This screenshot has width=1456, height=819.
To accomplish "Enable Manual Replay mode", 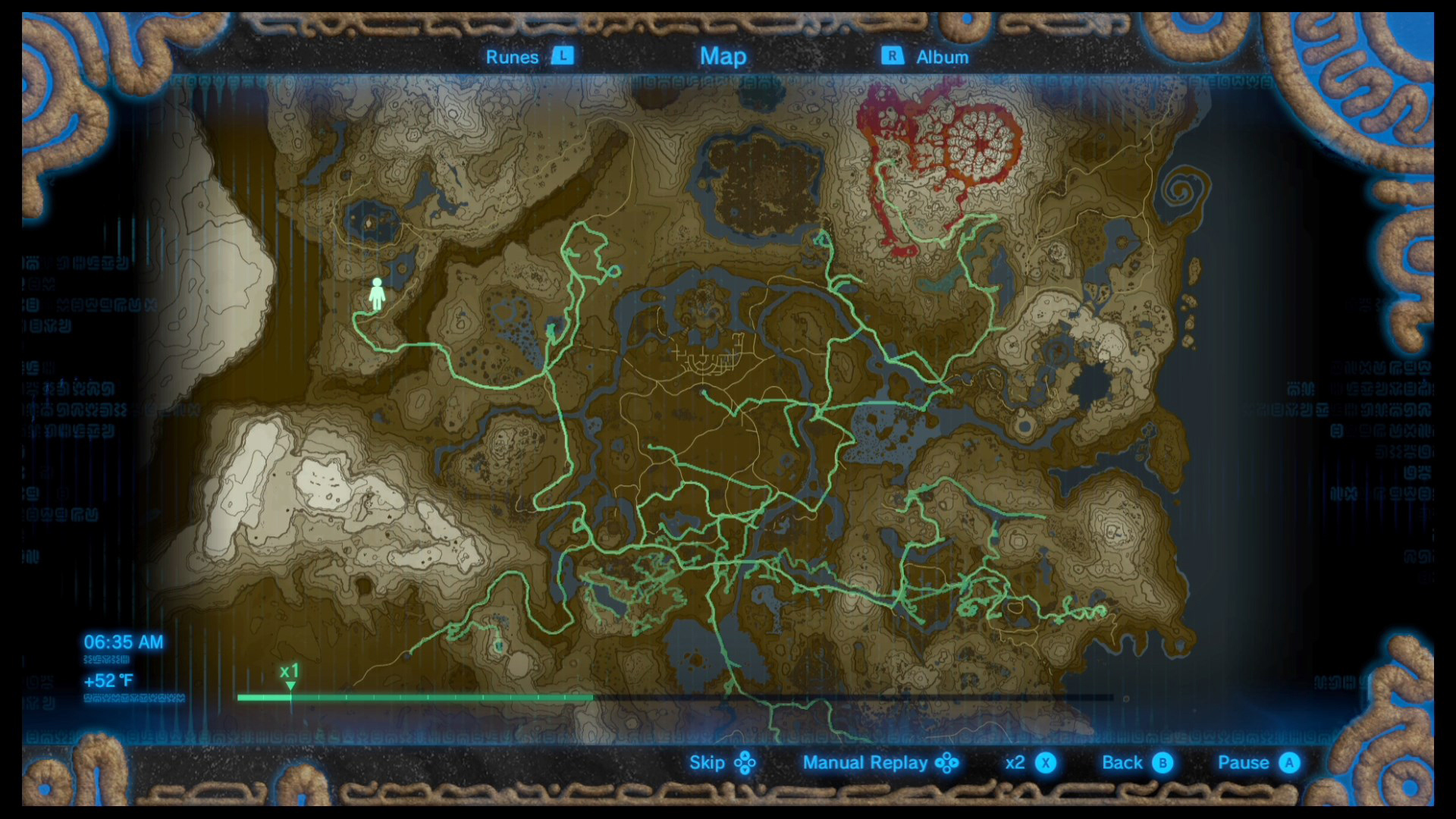I will click(x=865, y=763).
